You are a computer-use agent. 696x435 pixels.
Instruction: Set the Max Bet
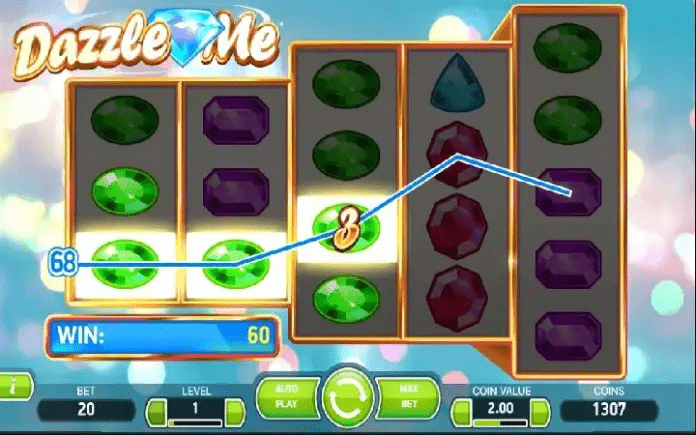409,399
